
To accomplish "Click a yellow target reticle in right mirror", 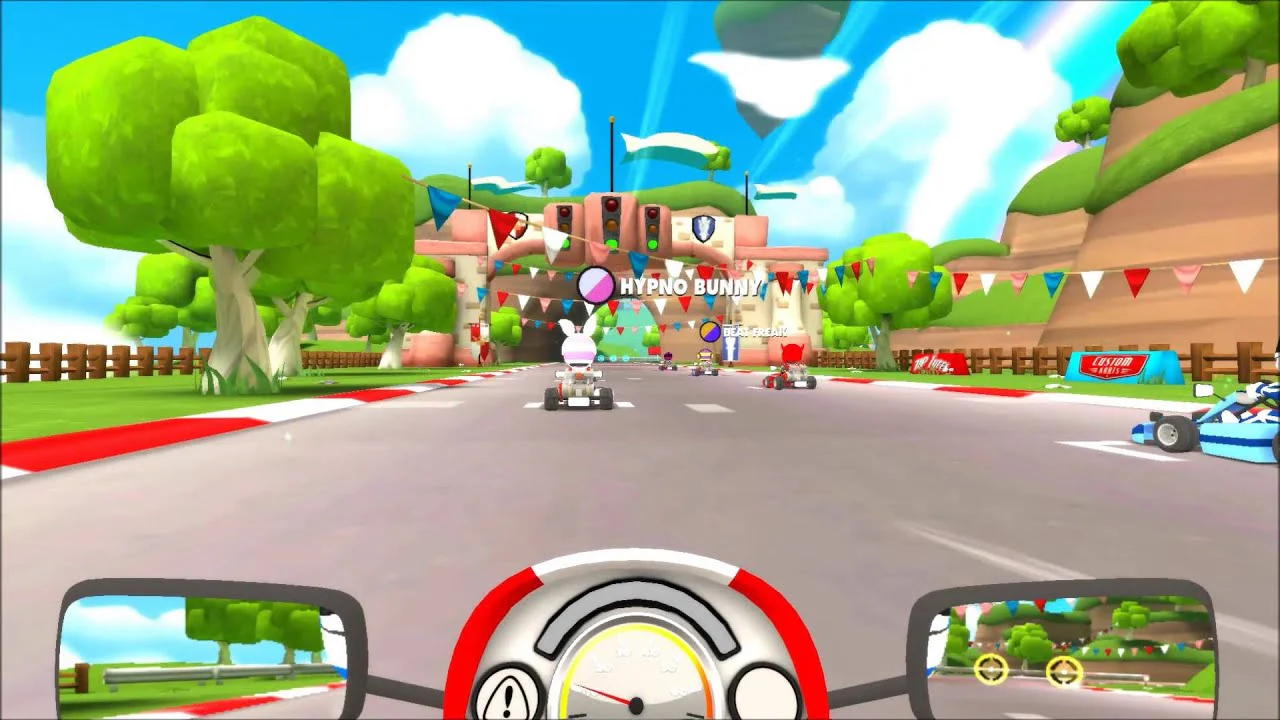I will tap(991, 670).
